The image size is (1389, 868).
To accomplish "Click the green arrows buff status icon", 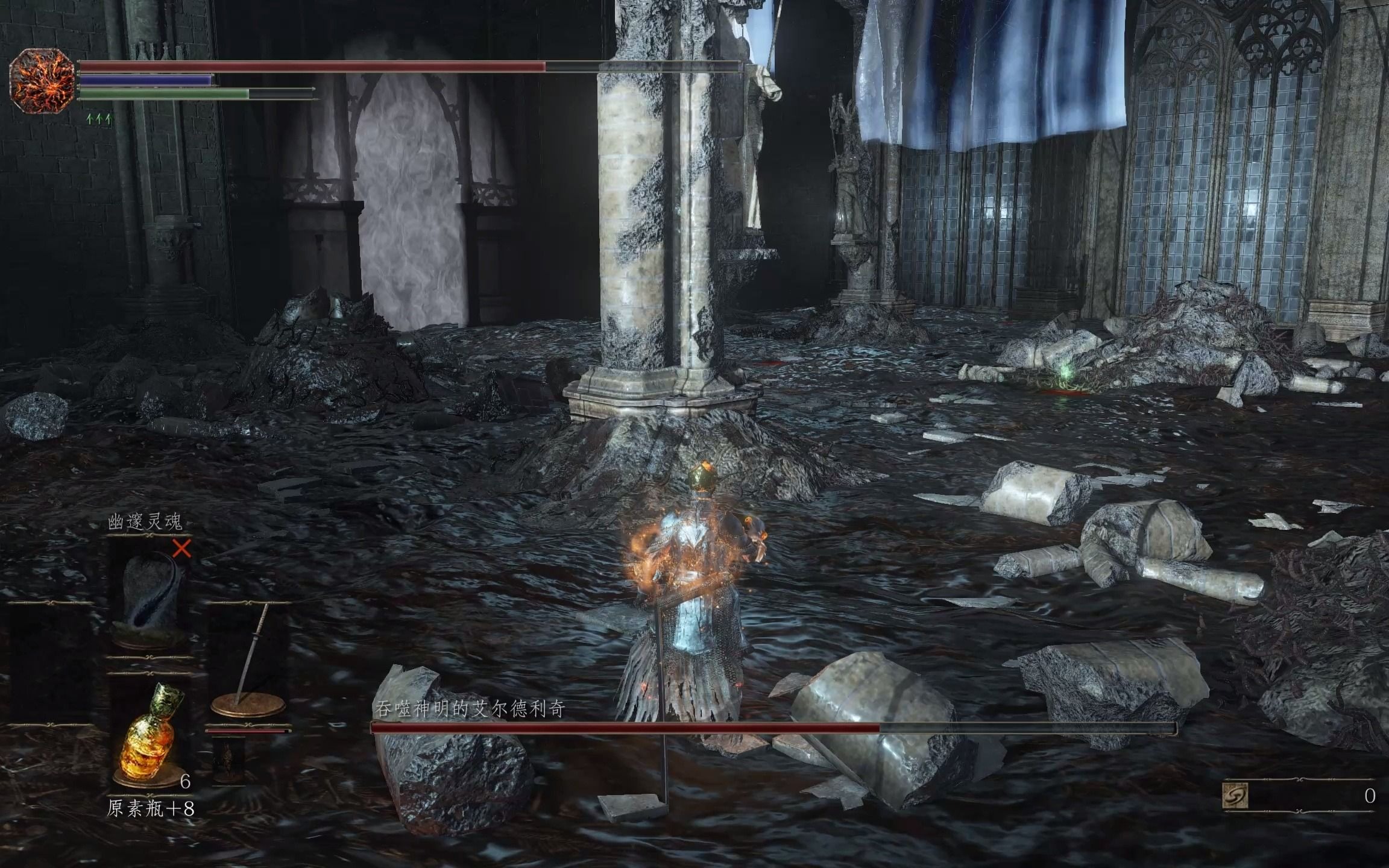I will pos(99,119).
